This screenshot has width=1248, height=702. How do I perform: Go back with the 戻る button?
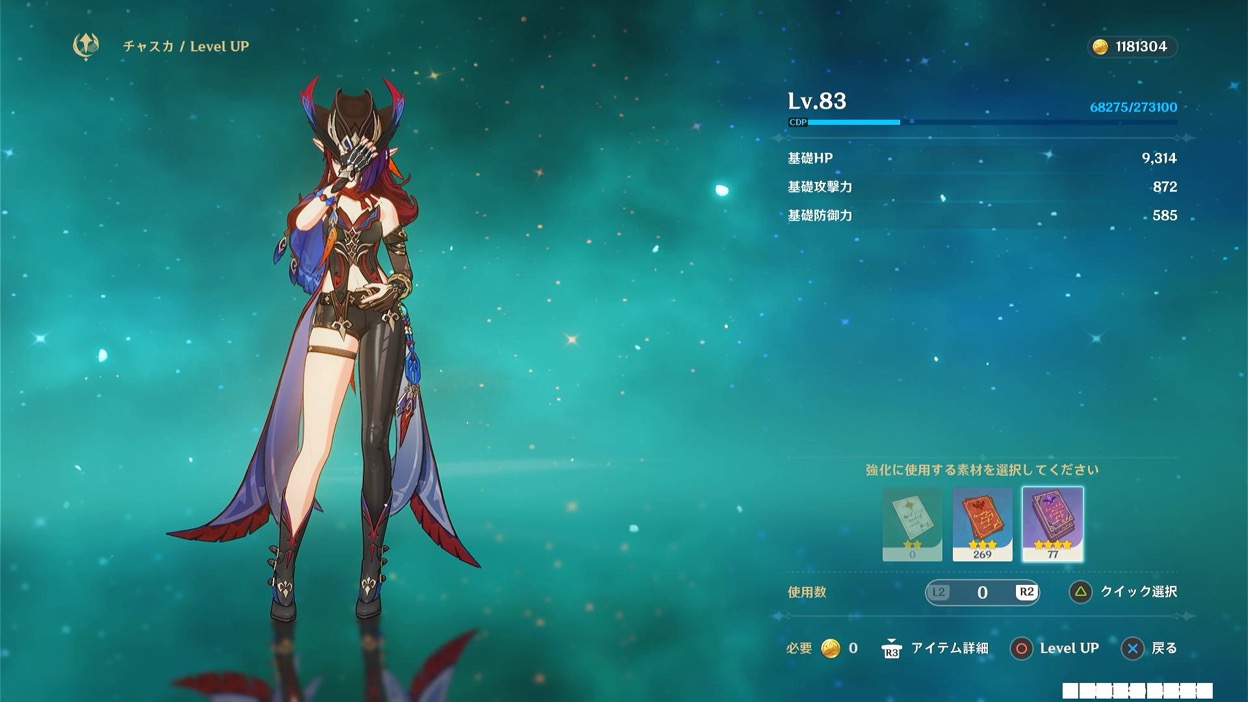coord(1149,648)
